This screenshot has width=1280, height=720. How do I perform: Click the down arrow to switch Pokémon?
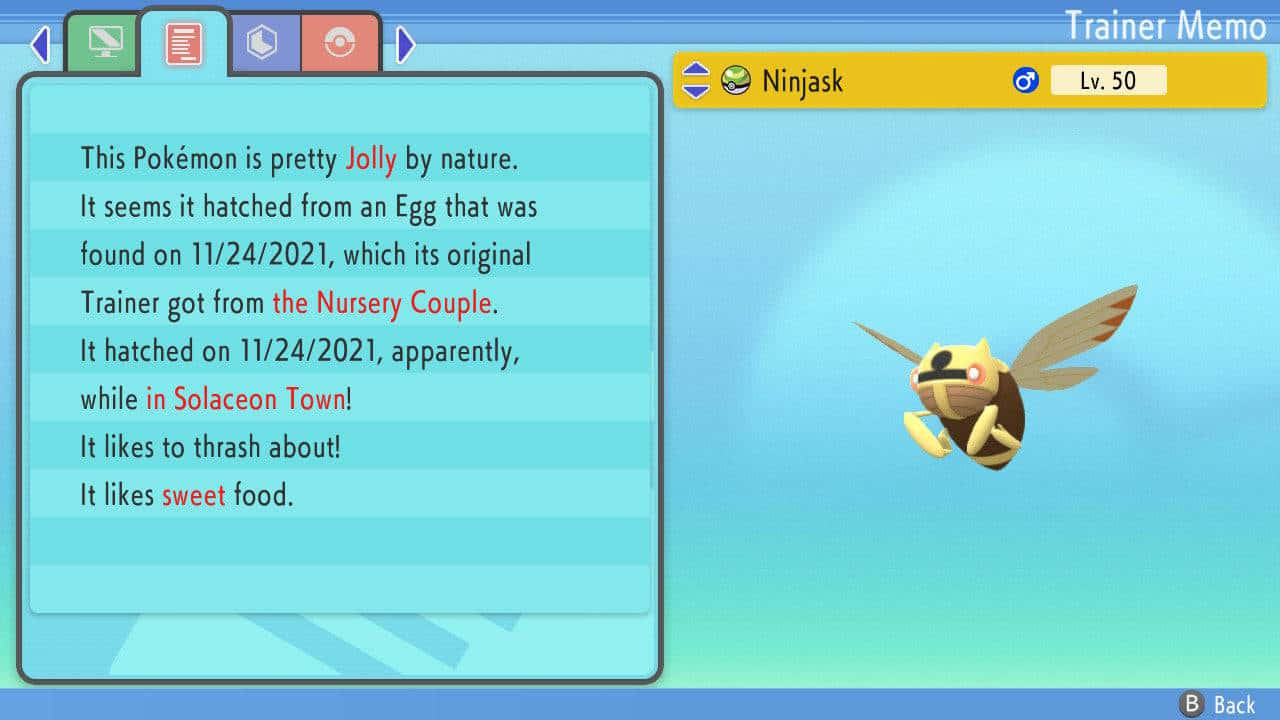coord(694,90)
